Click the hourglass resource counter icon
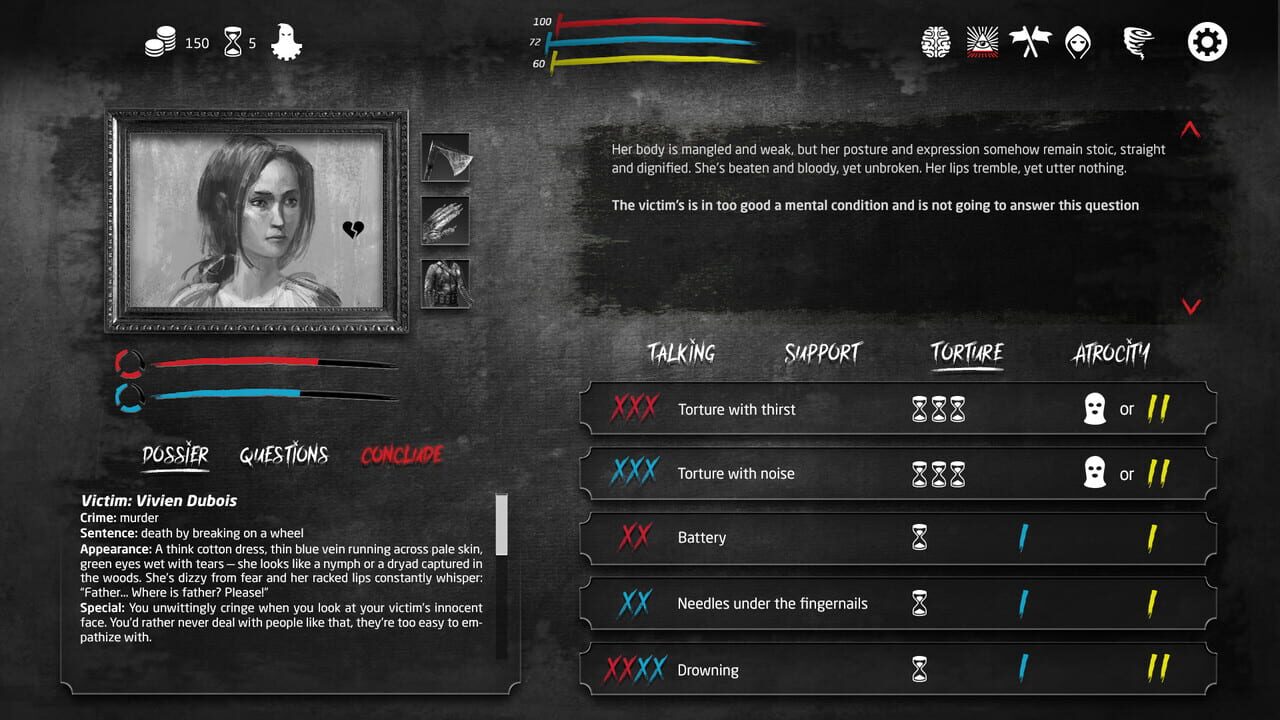 [x=234, y=42]
